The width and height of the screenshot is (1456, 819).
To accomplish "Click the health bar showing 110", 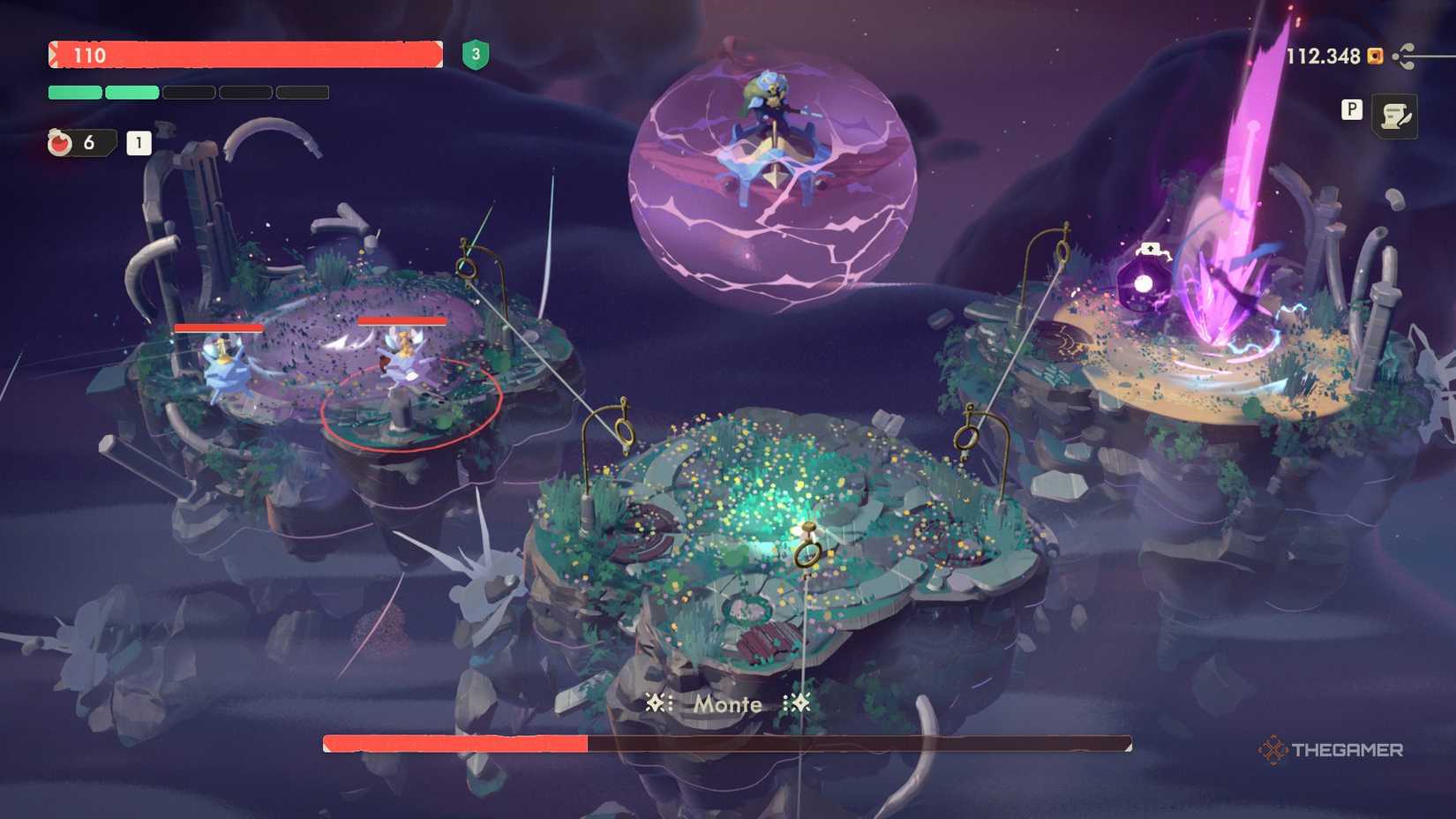I will point(247,56).
